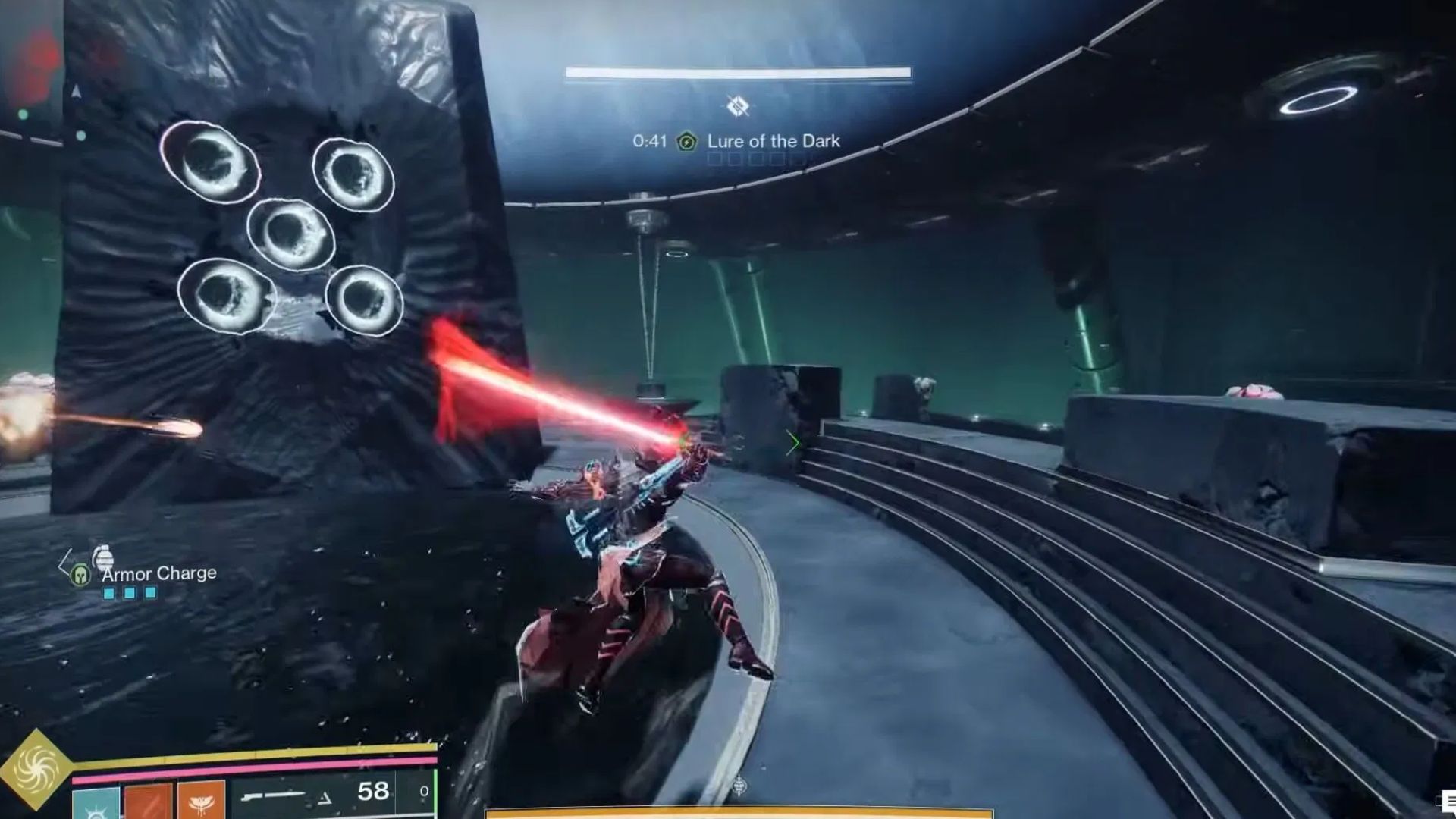The width and height of the screenshot is (1456, 819).
Task: Click the green helmet buff icon
Action: 80,575
